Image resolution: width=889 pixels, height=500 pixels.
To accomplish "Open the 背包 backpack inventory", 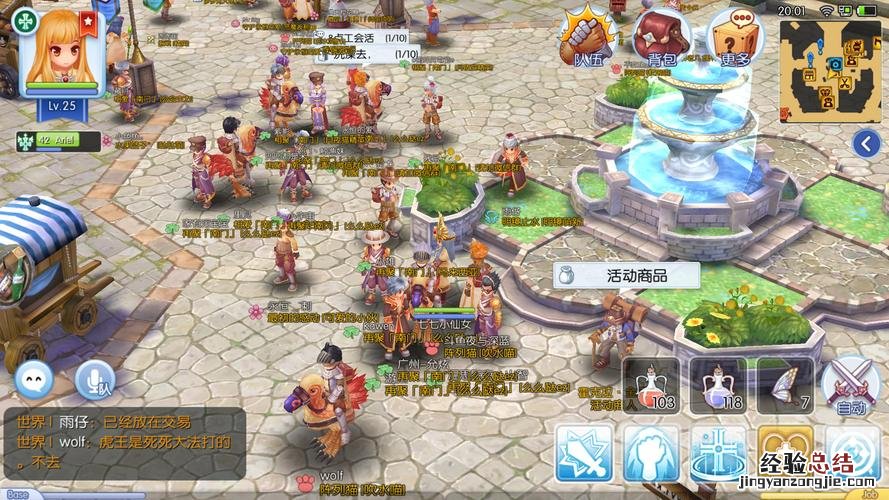I will click(662, 38).
